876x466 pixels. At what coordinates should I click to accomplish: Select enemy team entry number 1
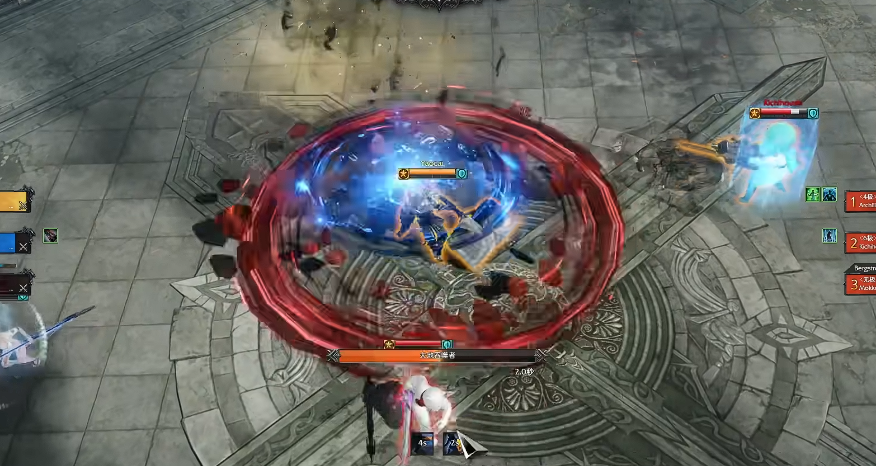[860, 201]
